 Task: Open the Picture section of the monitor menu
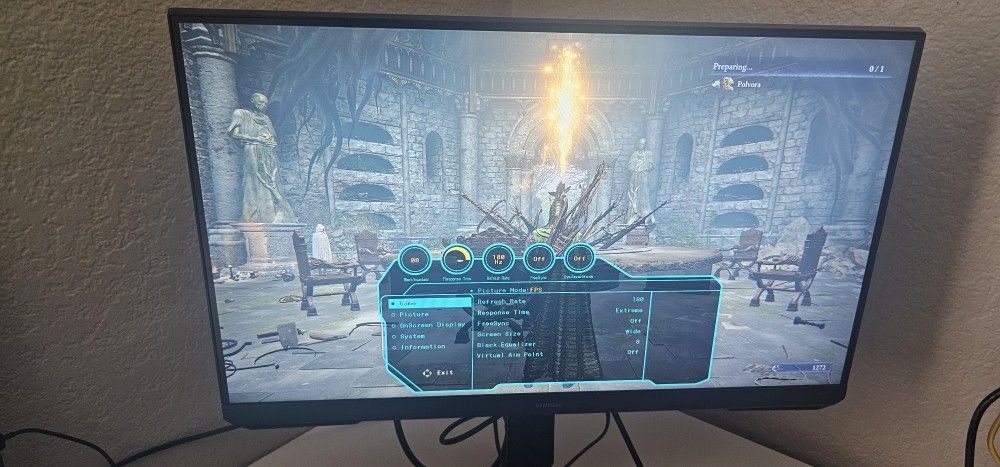[x=408, y=314]
